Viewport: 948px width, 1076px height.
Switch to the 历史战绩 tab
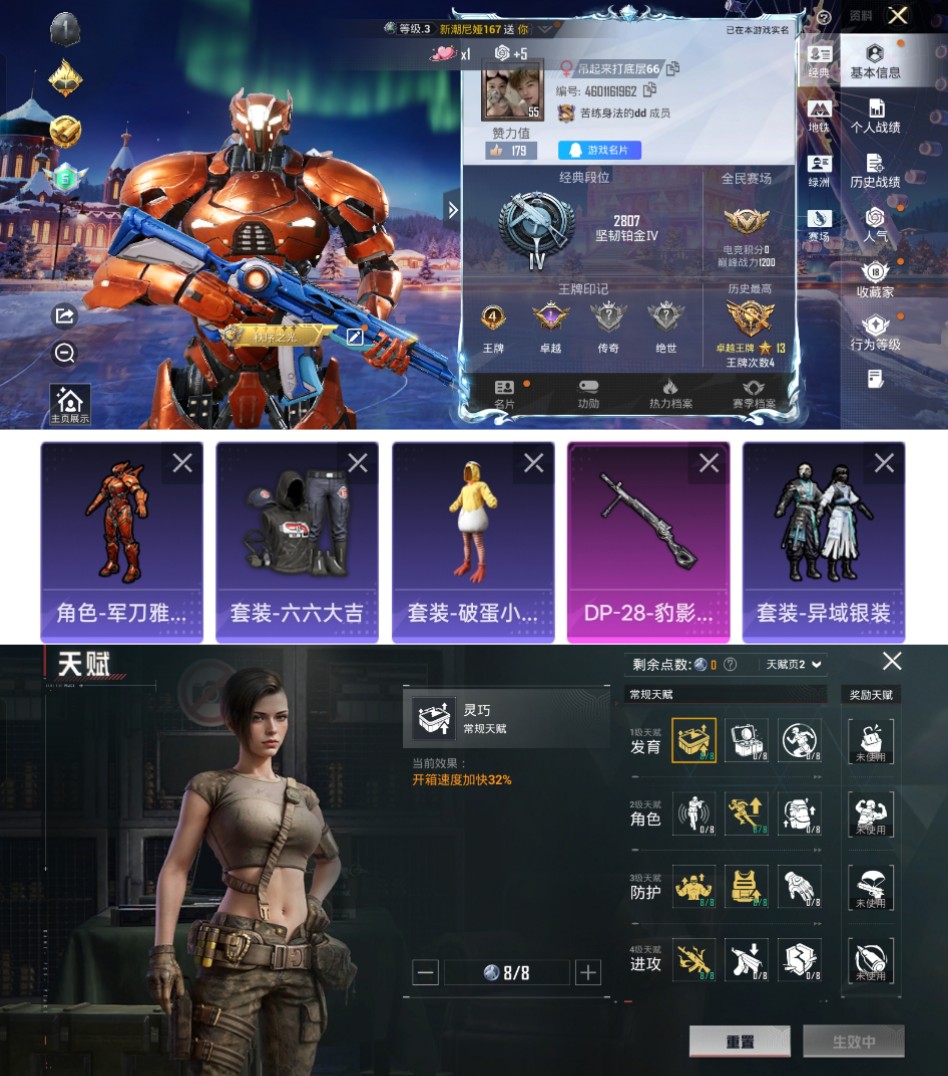(x=875, y=170)
